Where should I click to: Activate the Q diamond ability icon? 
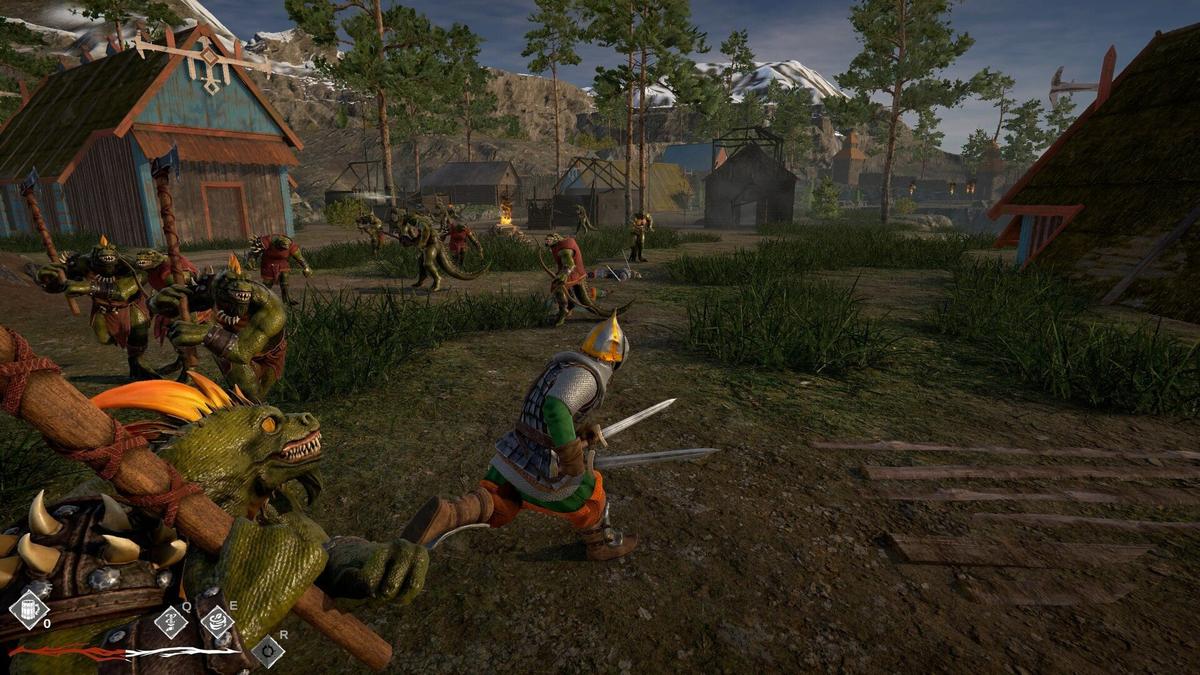coord(171,622)
